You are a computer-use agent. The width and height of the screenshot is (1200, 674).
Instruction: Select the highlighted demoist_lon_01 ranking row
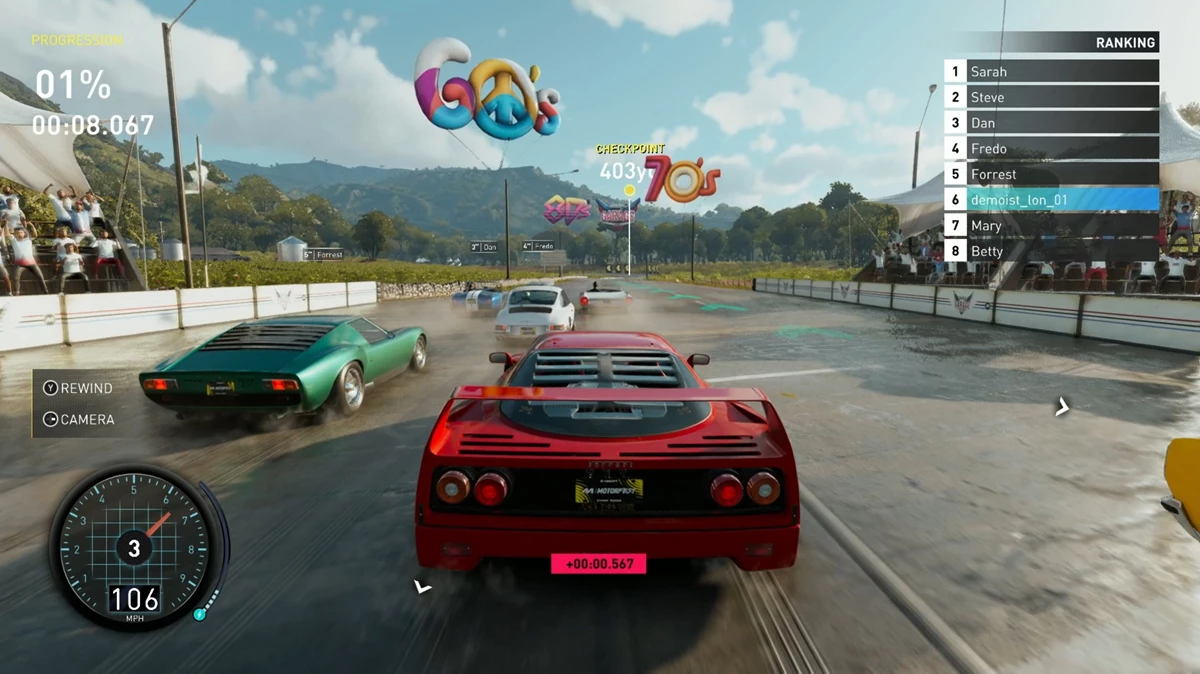click(1050, 200)
